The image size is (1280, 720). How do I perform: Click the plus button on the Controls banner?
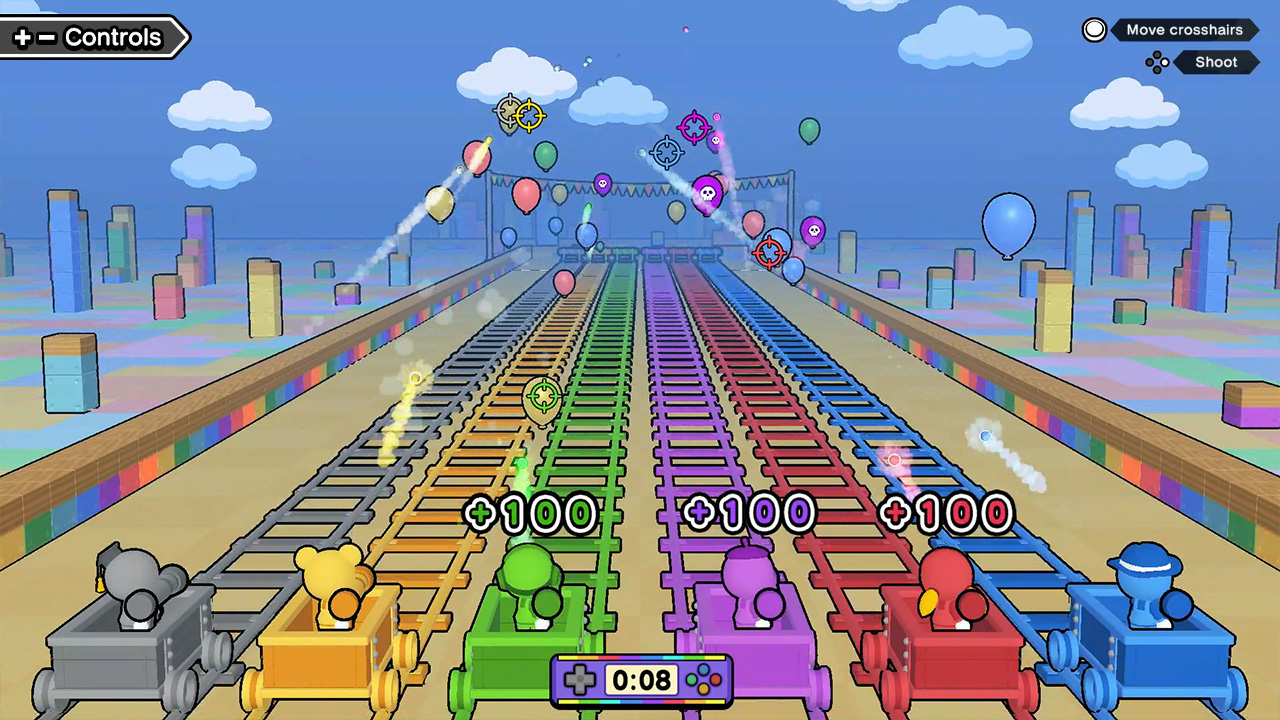pyautogui.click(x=22, y=38)
